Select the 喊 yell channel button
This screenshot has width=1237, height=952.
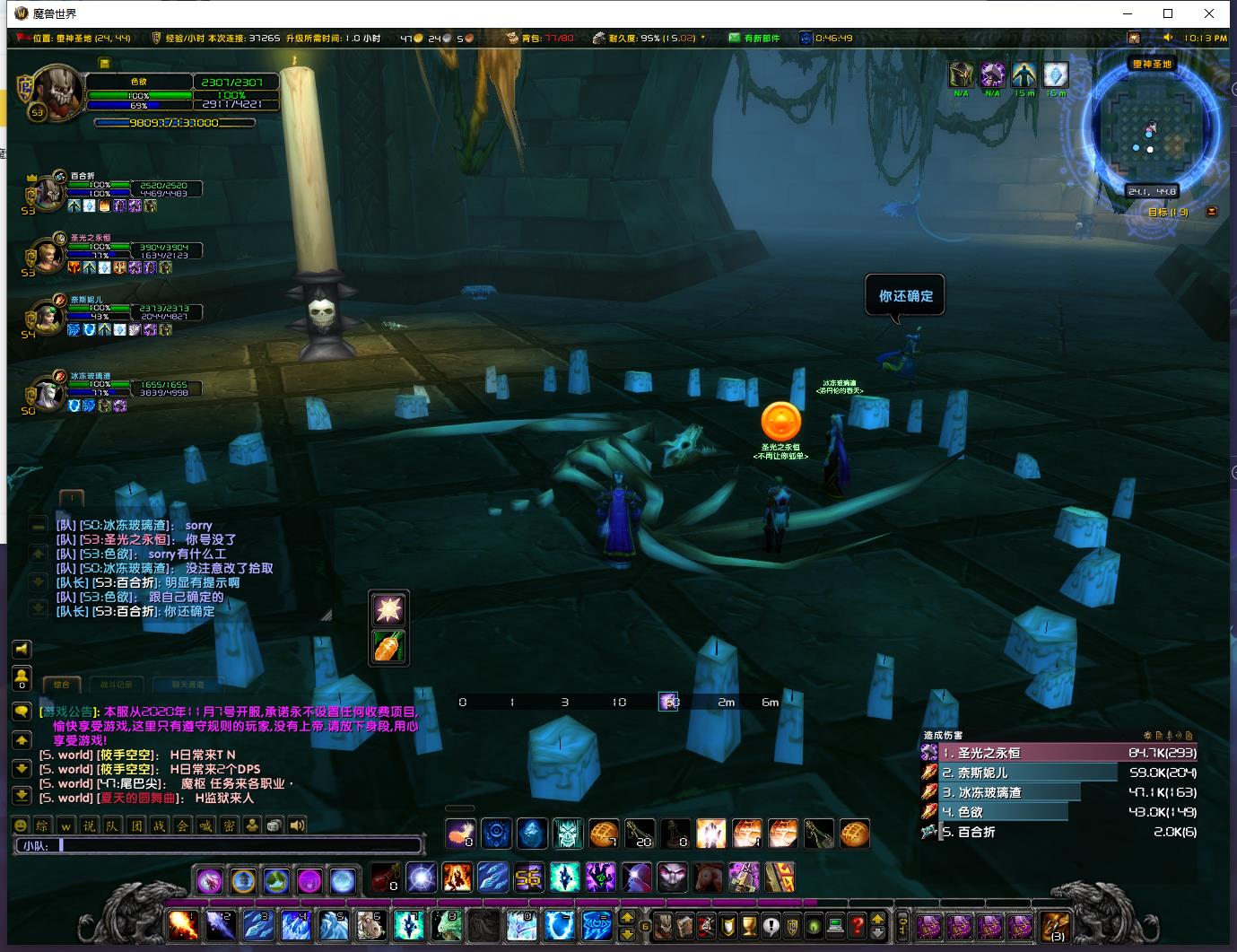point(205,825)
